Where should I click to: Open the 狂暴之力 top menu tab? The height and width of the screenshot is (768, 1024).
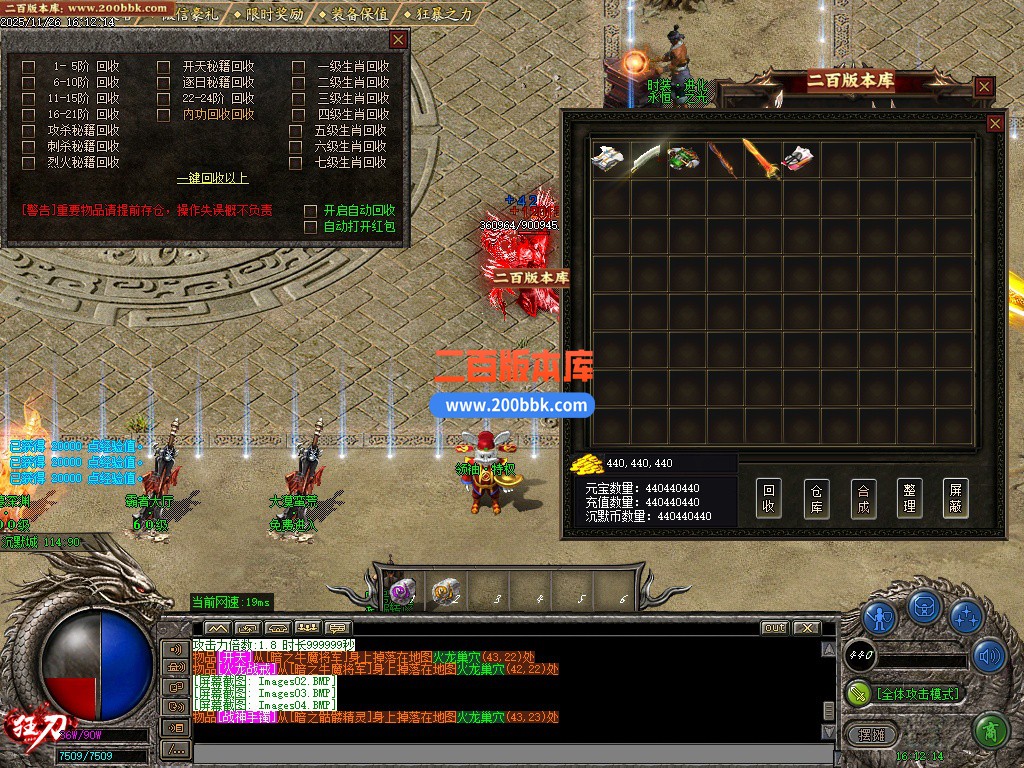pos(440,14)
